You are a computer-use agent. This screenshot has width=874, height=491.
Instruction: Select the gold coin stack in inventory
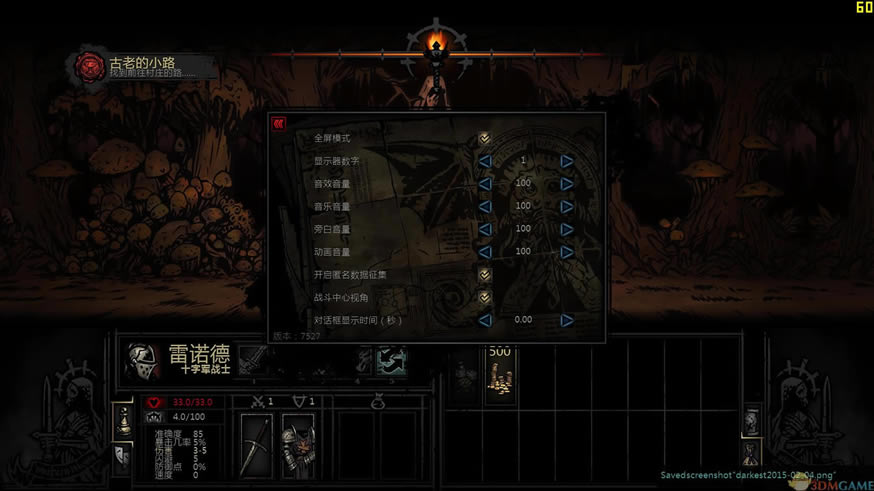point(499,373)
